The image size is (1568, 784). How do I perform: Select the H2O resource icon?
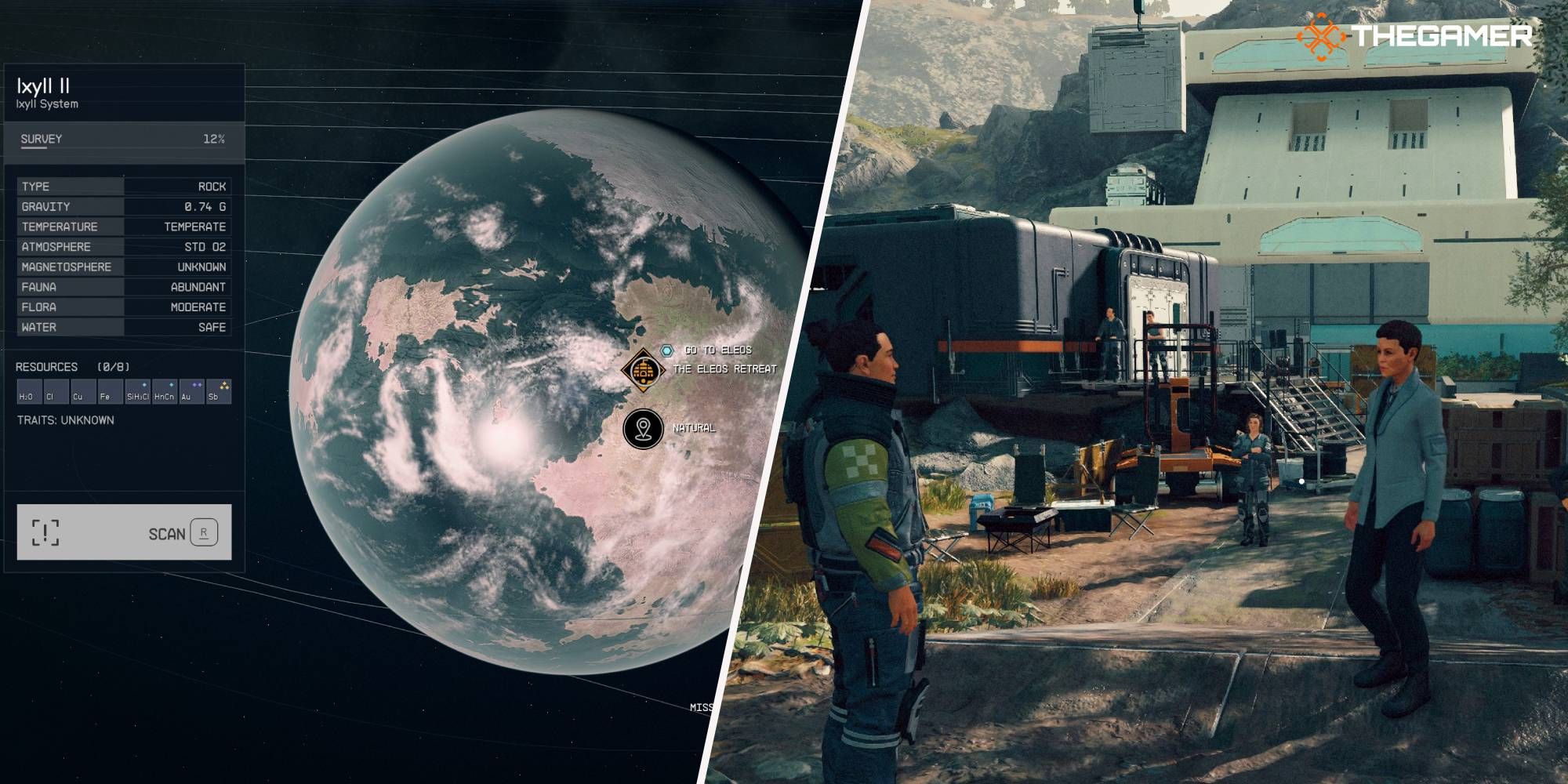click(x=29, y=391)
